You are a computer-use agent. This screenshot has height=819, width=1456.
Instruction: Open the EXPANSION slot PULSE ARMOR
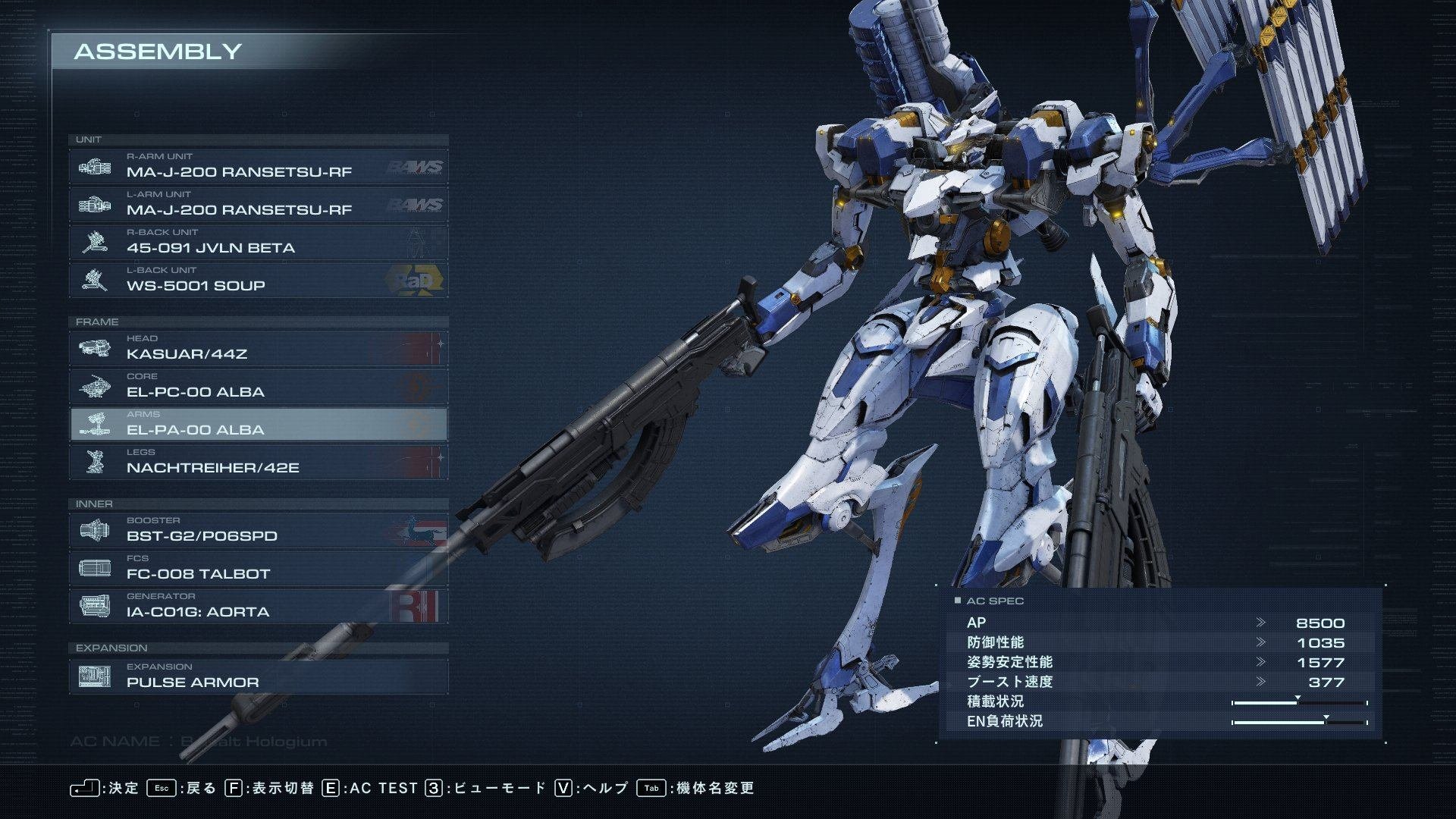point(258,676)
